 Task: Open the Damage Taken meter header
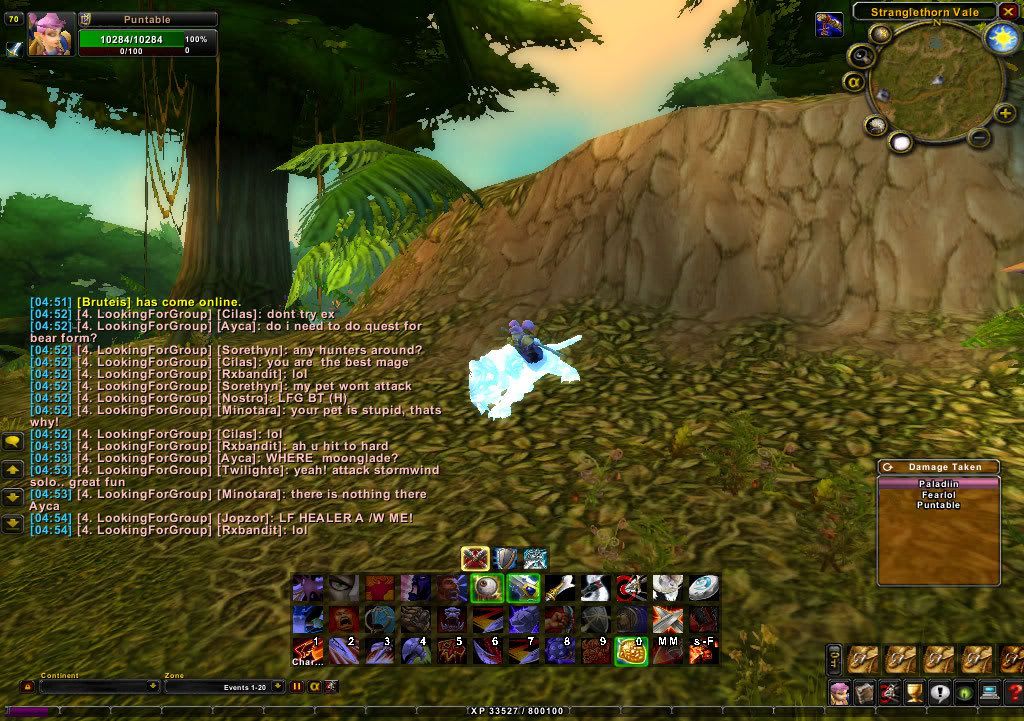938,467
